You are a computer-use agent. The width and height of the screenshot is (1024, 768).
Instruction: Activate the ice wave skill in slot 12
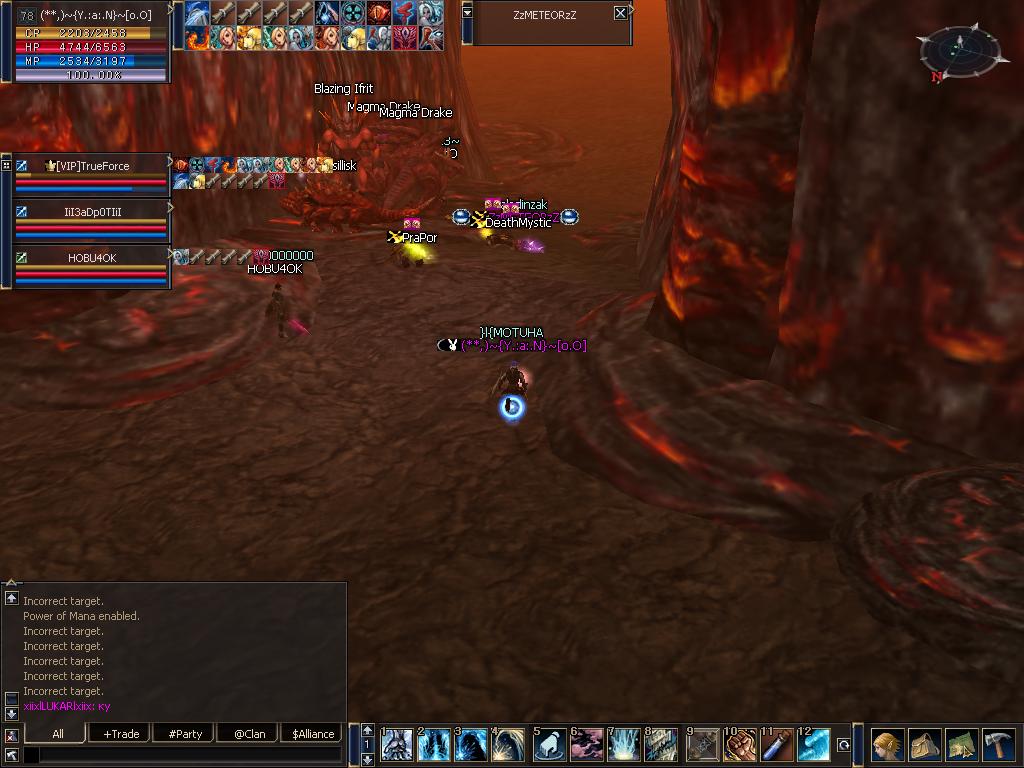coord(813,745)
